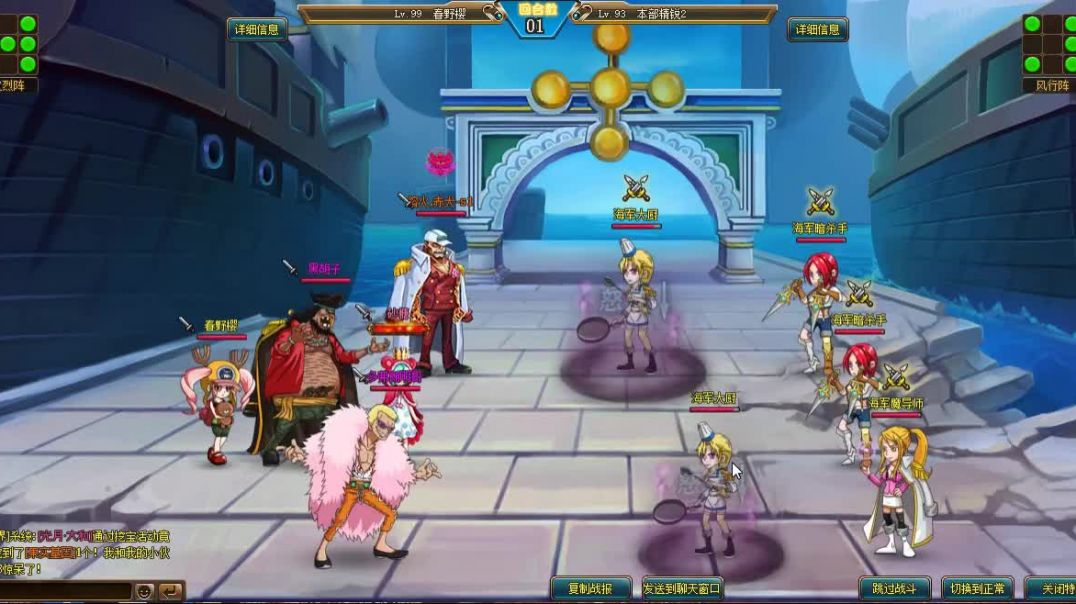Open the left team's 详细信息 details button
Image resolution: width=1076 pixels, height=604 pixels.
(x=257, y=29)
